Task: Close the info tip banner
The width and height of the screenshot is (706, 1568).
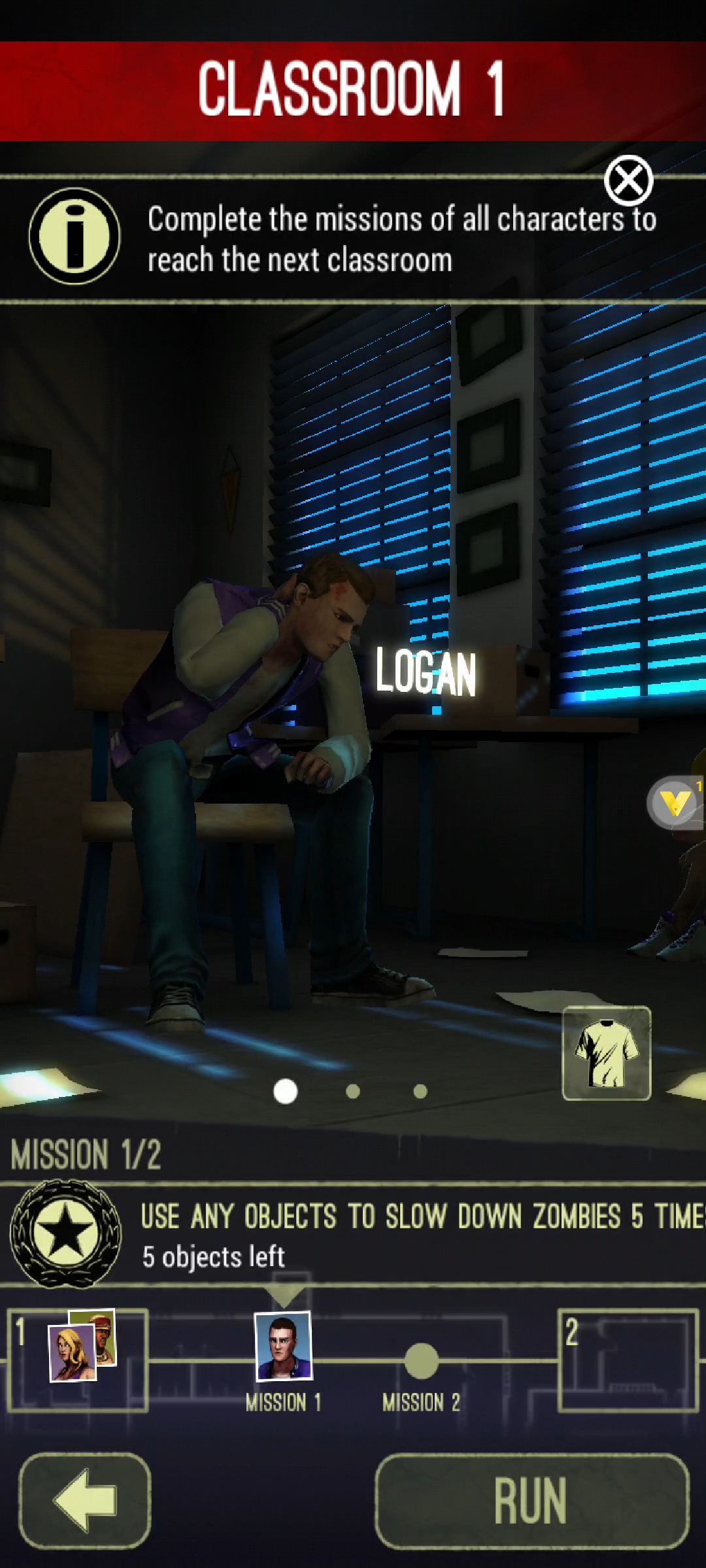Action: 628,181
